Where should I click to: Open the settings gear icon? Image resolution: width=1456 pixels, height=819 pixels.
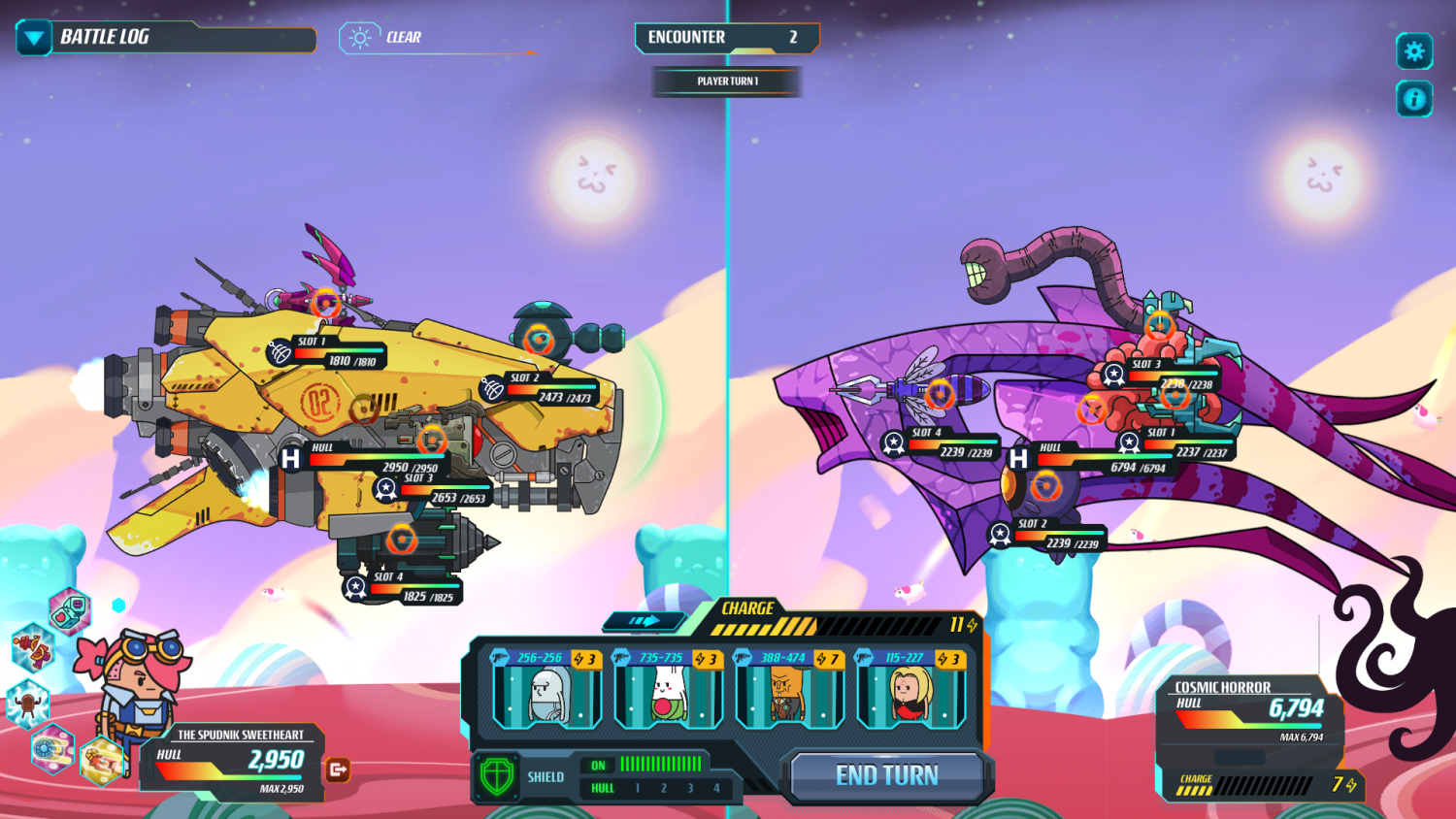pyautogui.click(x=1414, y=52)
